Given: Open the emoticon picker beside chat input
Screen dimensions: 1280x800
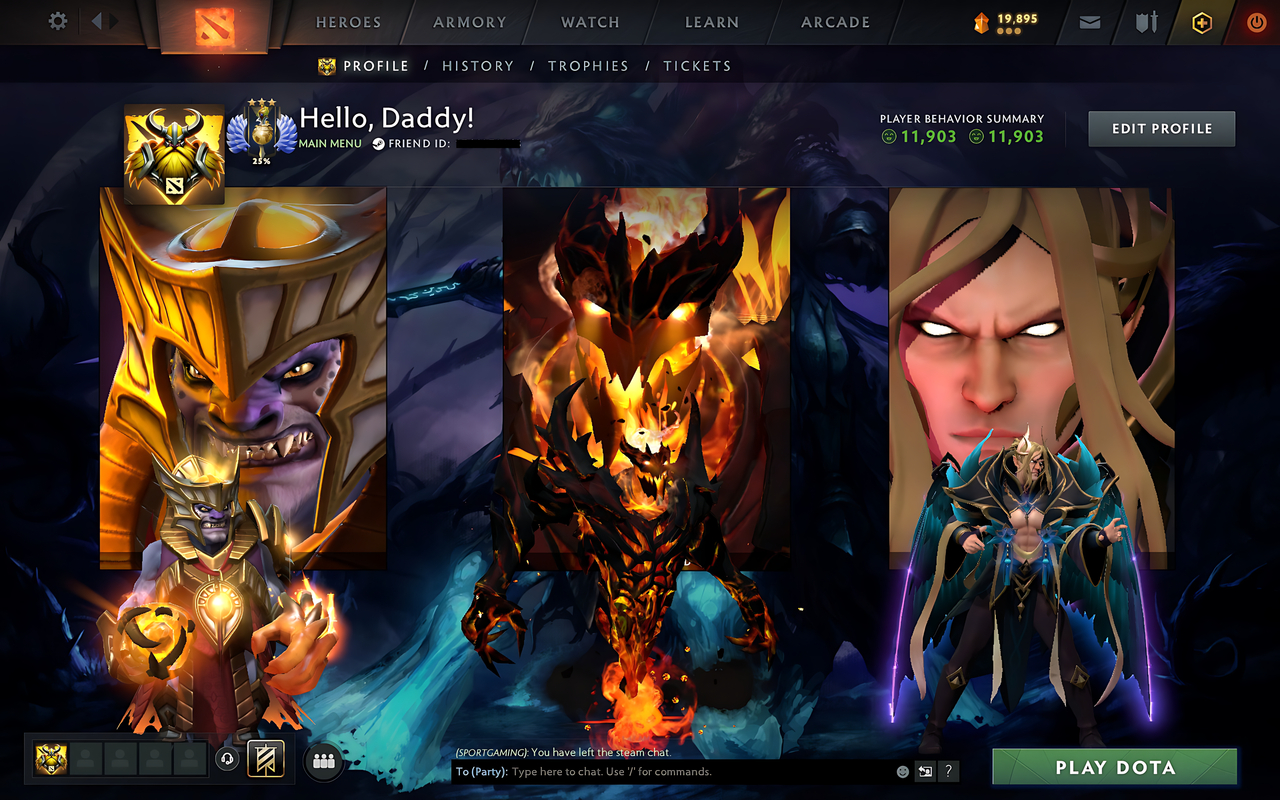Looking at the screenshot, I should coord(901,771).
